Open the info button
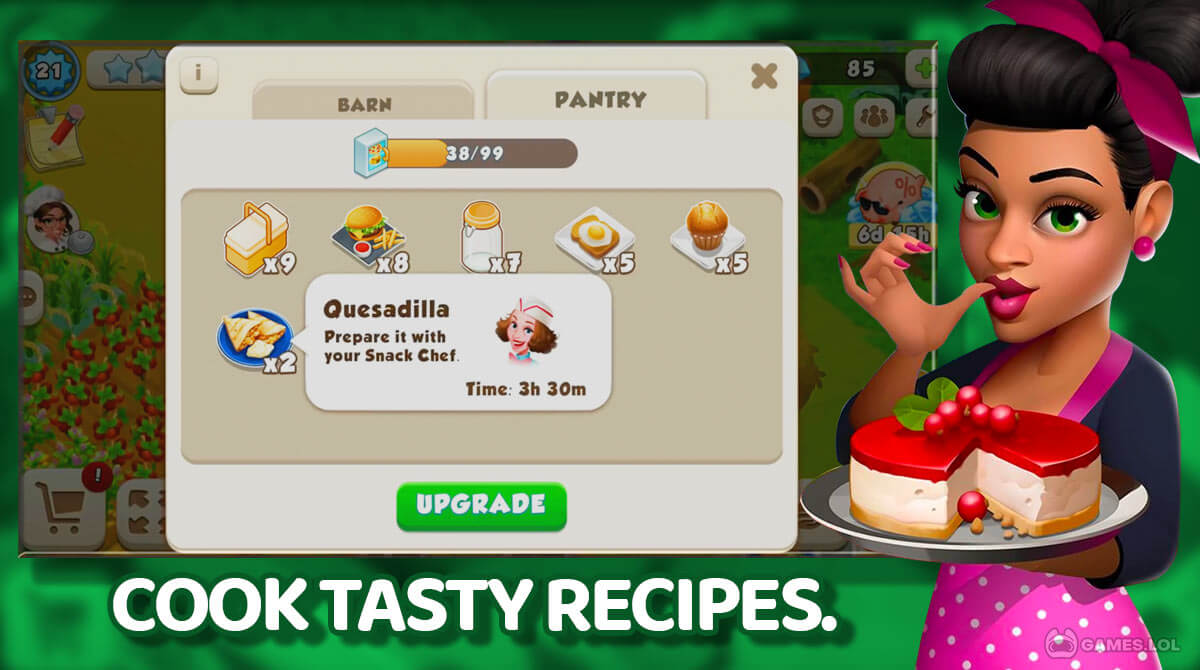Viewport: 1200px width, 670px height. [x=198, y=74]
